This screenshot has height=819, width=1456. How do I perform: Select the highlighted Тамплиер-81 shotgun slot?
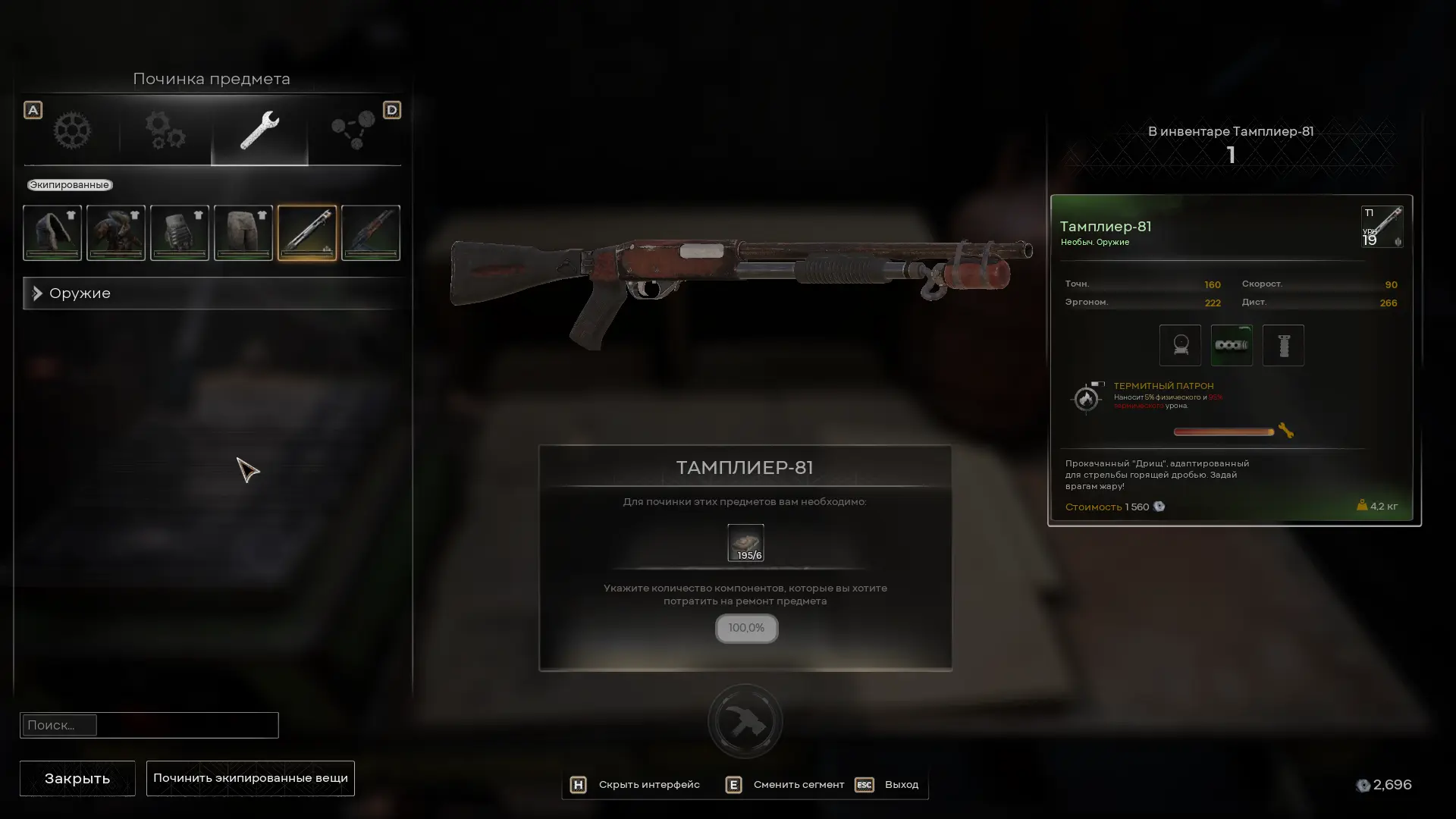click(307, 233)
